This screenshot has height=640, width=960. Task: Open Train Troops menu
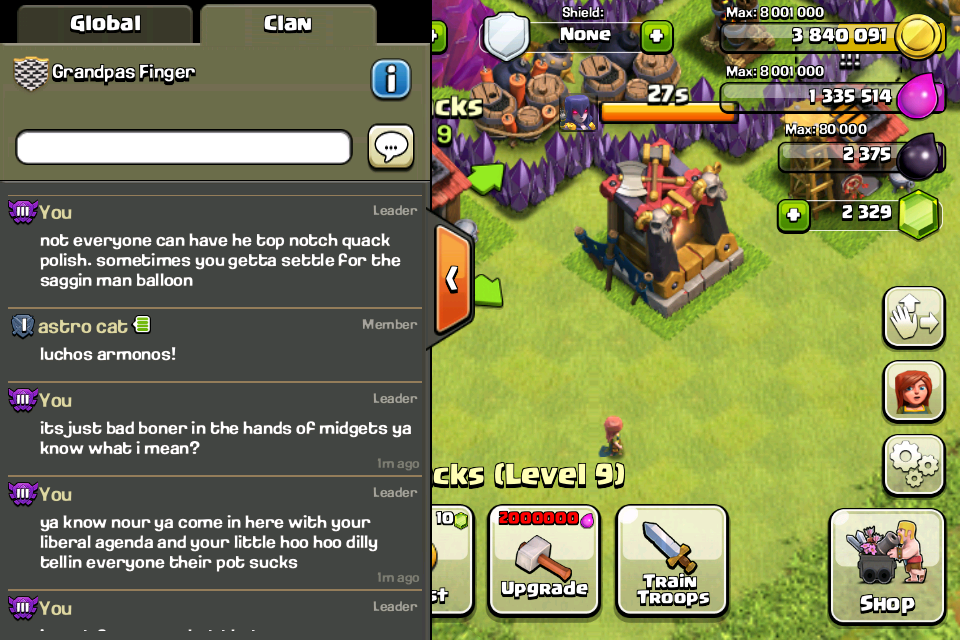click(x=672, y=560)
